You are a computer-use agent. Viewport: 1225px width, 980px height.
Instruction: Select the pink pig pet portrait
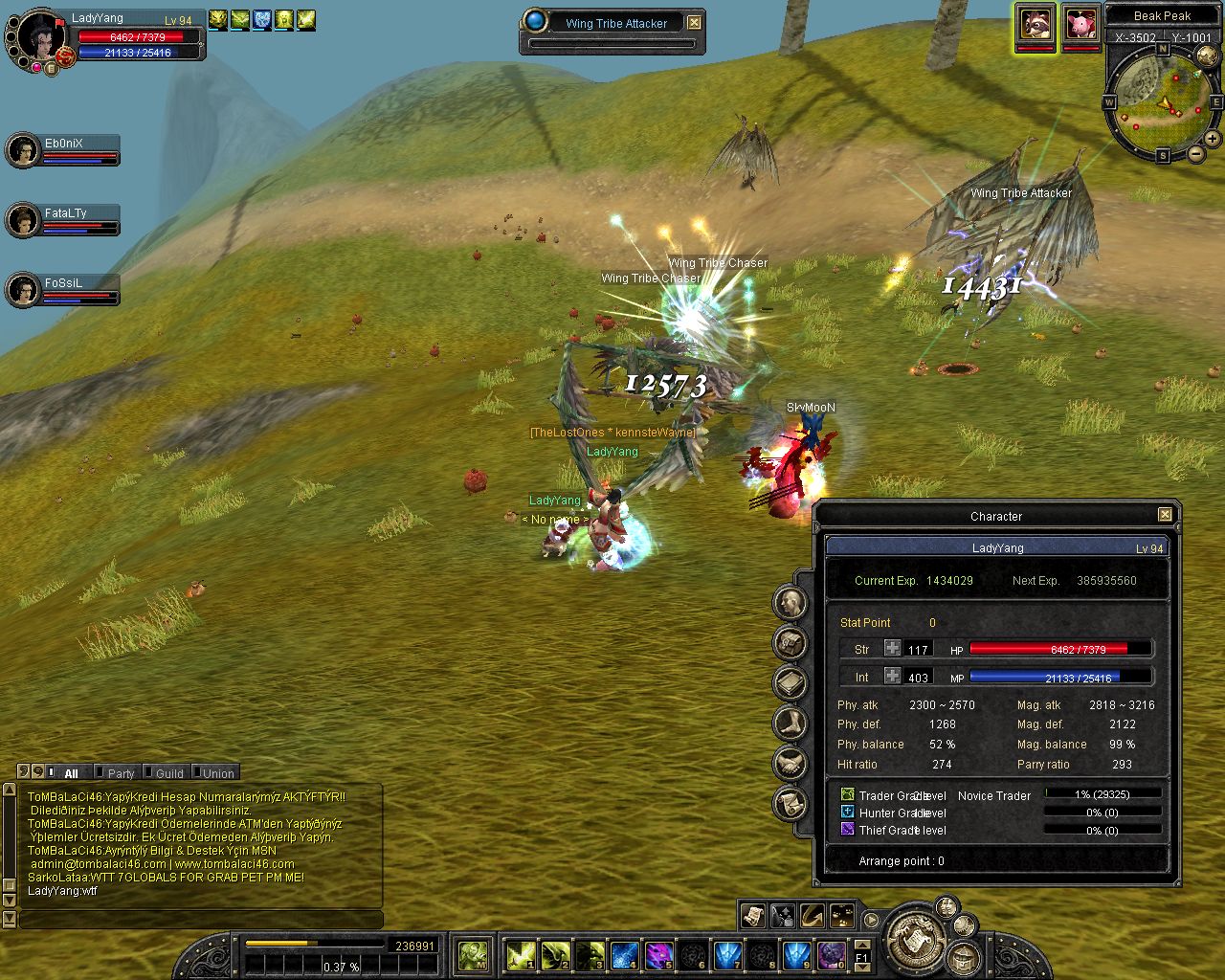click(1081, 24)
